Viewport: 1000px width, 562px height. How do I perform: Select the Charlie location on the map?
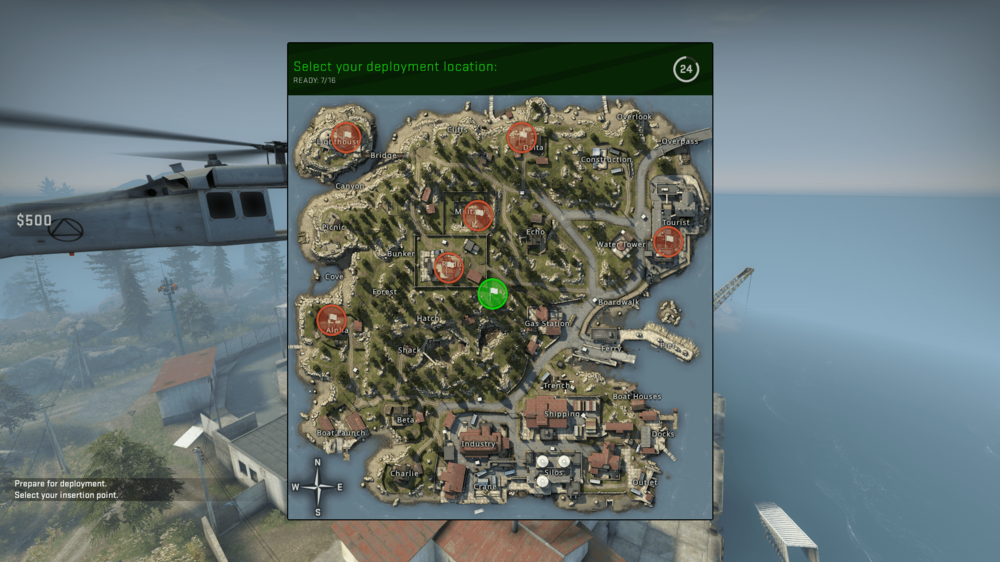(x=404, y=473)
